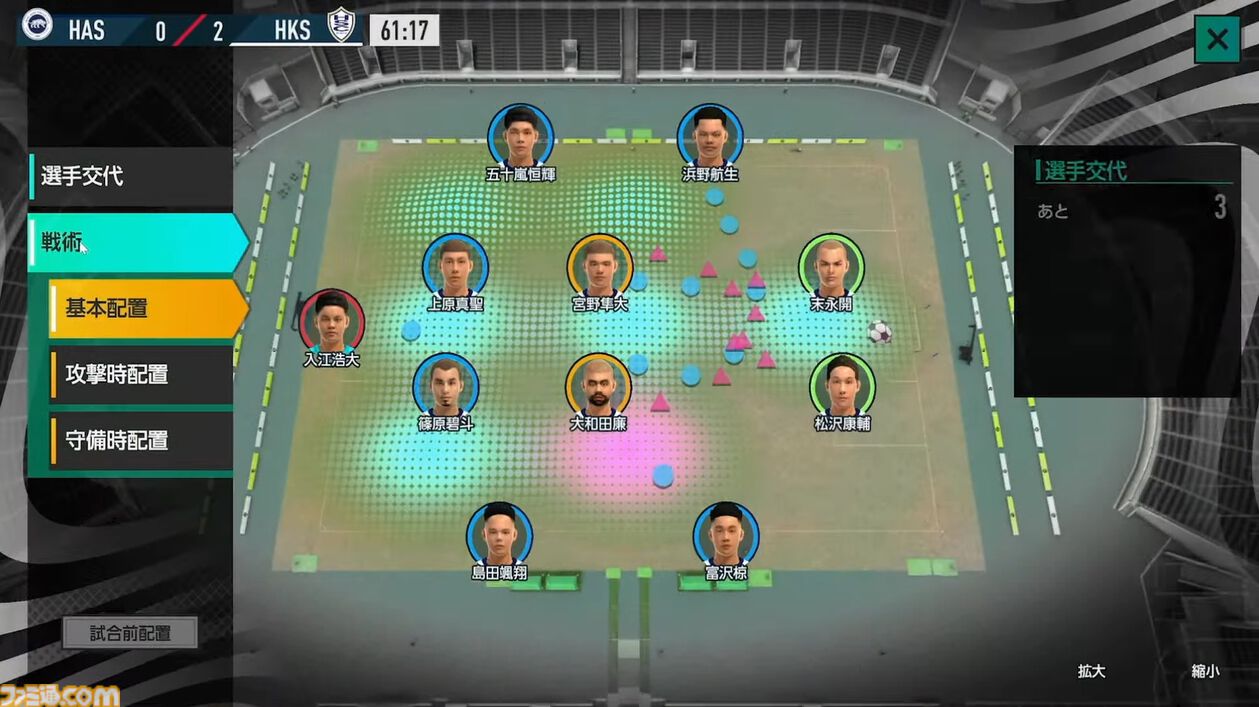This screenshot has width=1259, height=707.
Task: Click 縮小 to zoom out
Action: [1205, 671]
